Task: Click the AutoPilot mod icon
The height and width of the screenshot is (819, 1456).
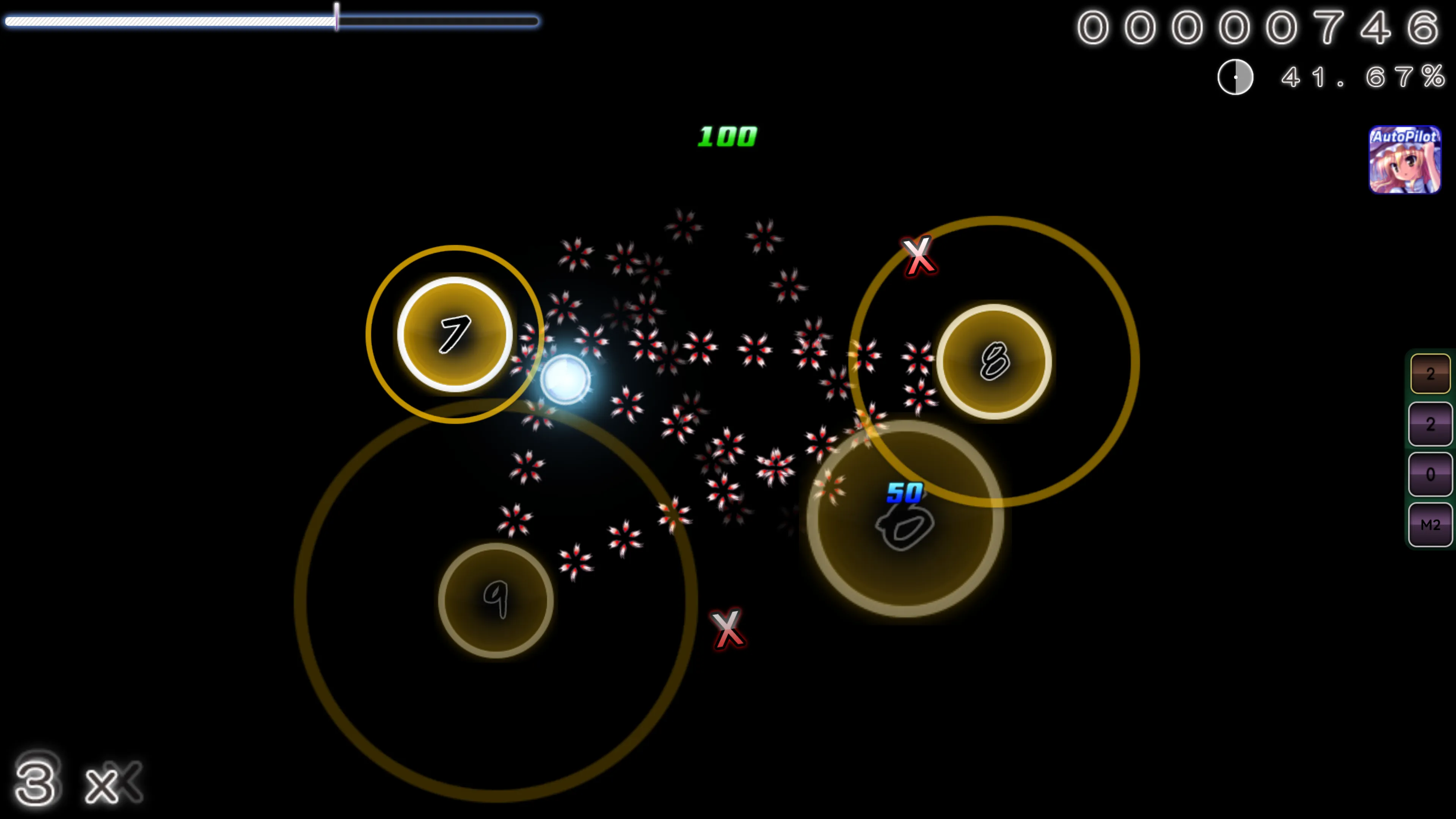Action: tap(1404, 160)
